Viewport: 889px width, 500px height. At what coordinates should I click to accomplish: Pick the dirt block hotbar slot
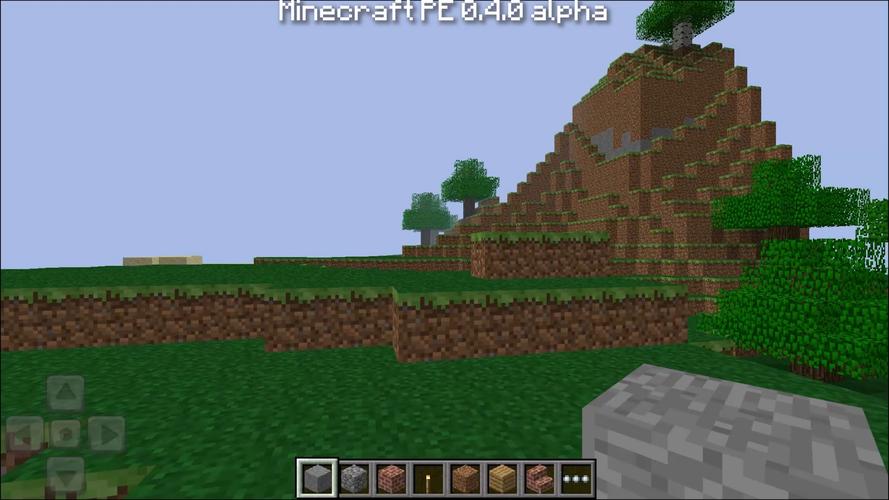[465, 478]
